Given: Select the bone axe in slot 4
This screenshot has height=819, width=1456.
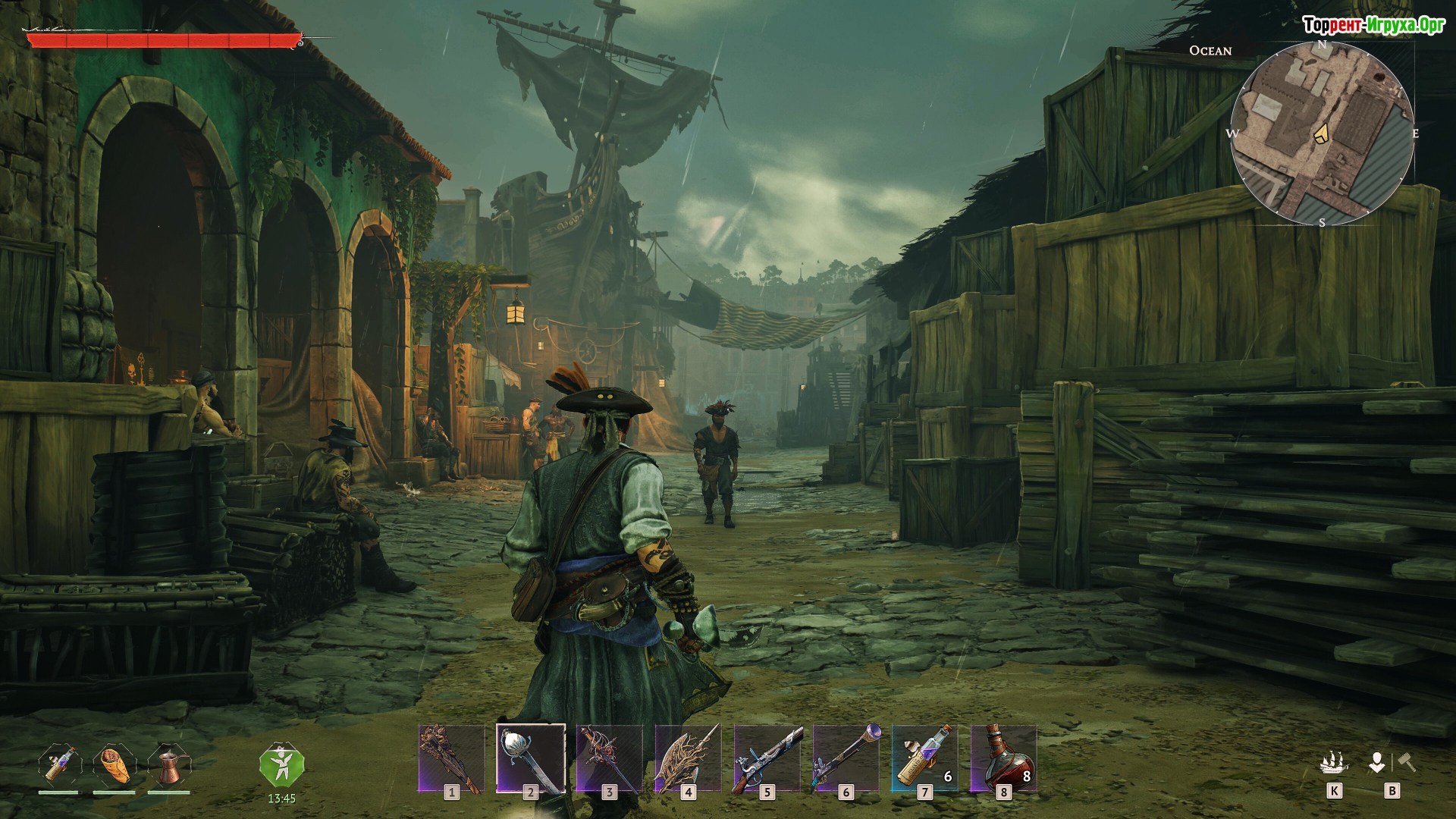Looking at the screenshot, I should point(688,758).
